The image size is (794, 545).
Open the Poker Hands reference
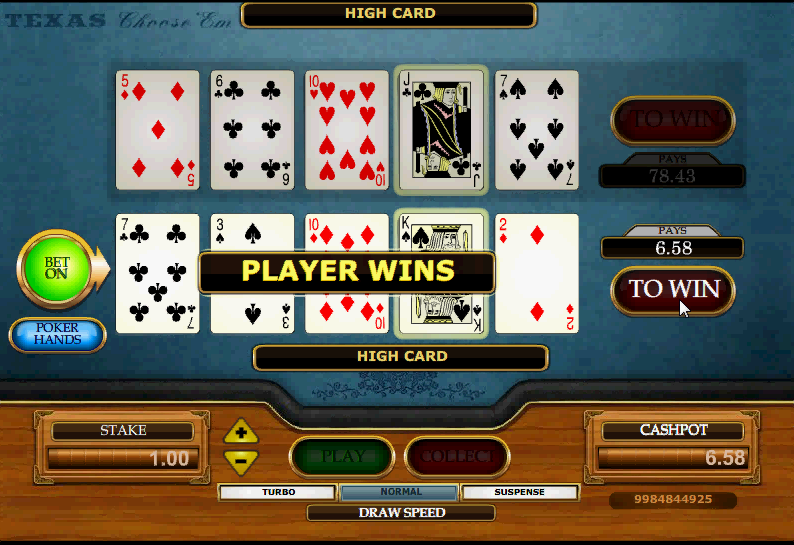[57, 335]
